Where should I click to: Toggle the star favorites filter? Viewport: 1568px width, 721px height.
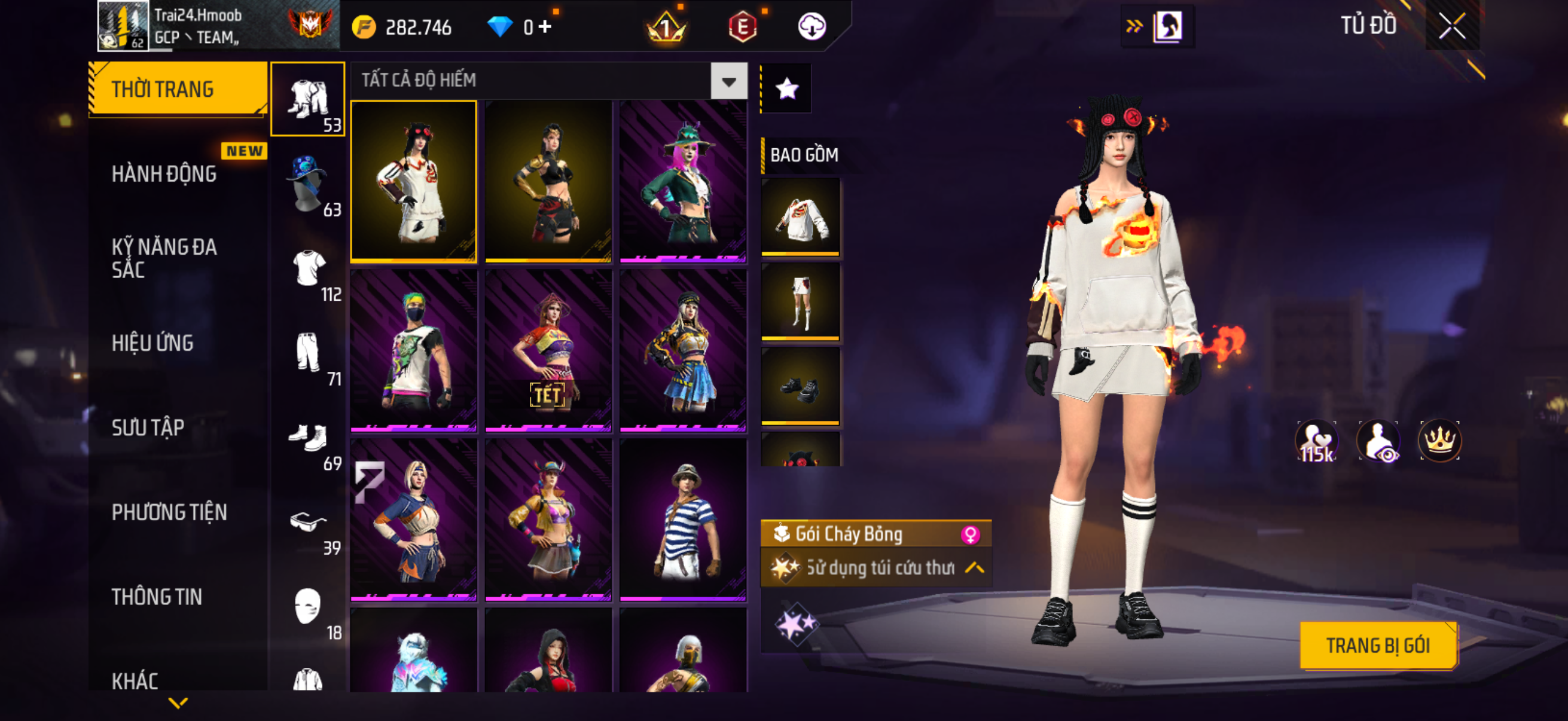click(x=786, y=89)
